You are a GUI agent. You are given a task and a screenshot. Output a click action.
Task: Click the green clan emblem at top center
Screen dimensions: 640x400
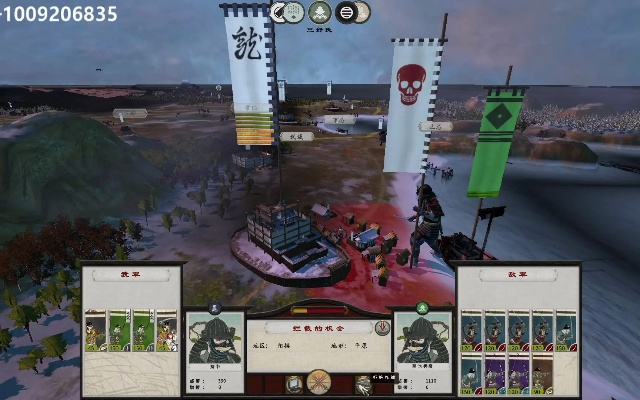[x=320, y=13]
